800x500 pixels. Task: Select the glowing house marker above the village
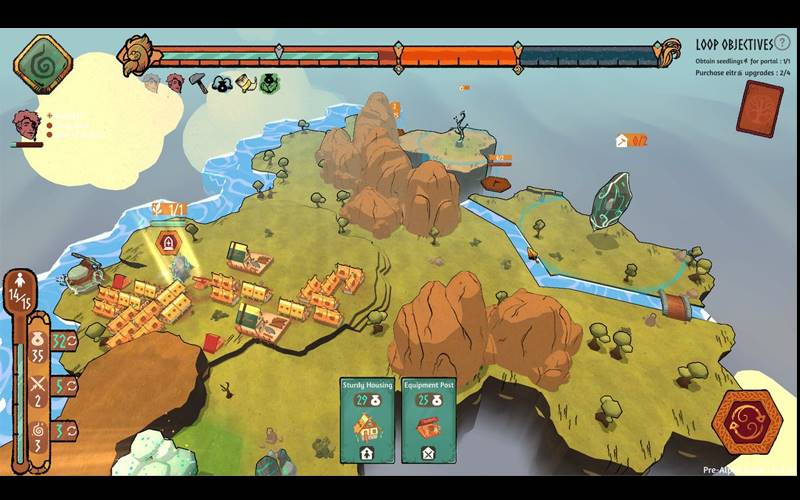tap(169, 243)
